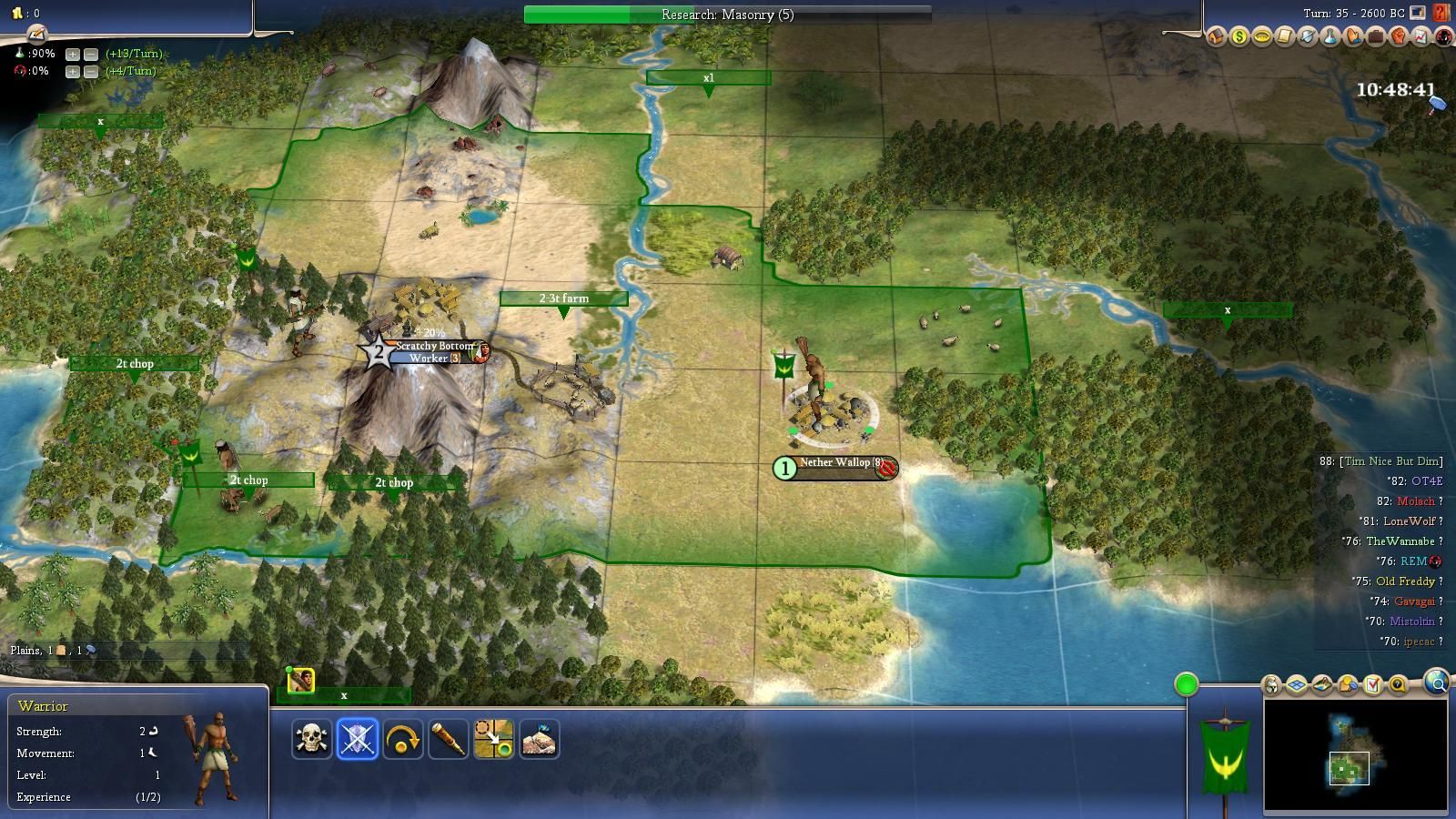
Task: Open the finance advisor dollar icon
Action: tap(1239, 37)
